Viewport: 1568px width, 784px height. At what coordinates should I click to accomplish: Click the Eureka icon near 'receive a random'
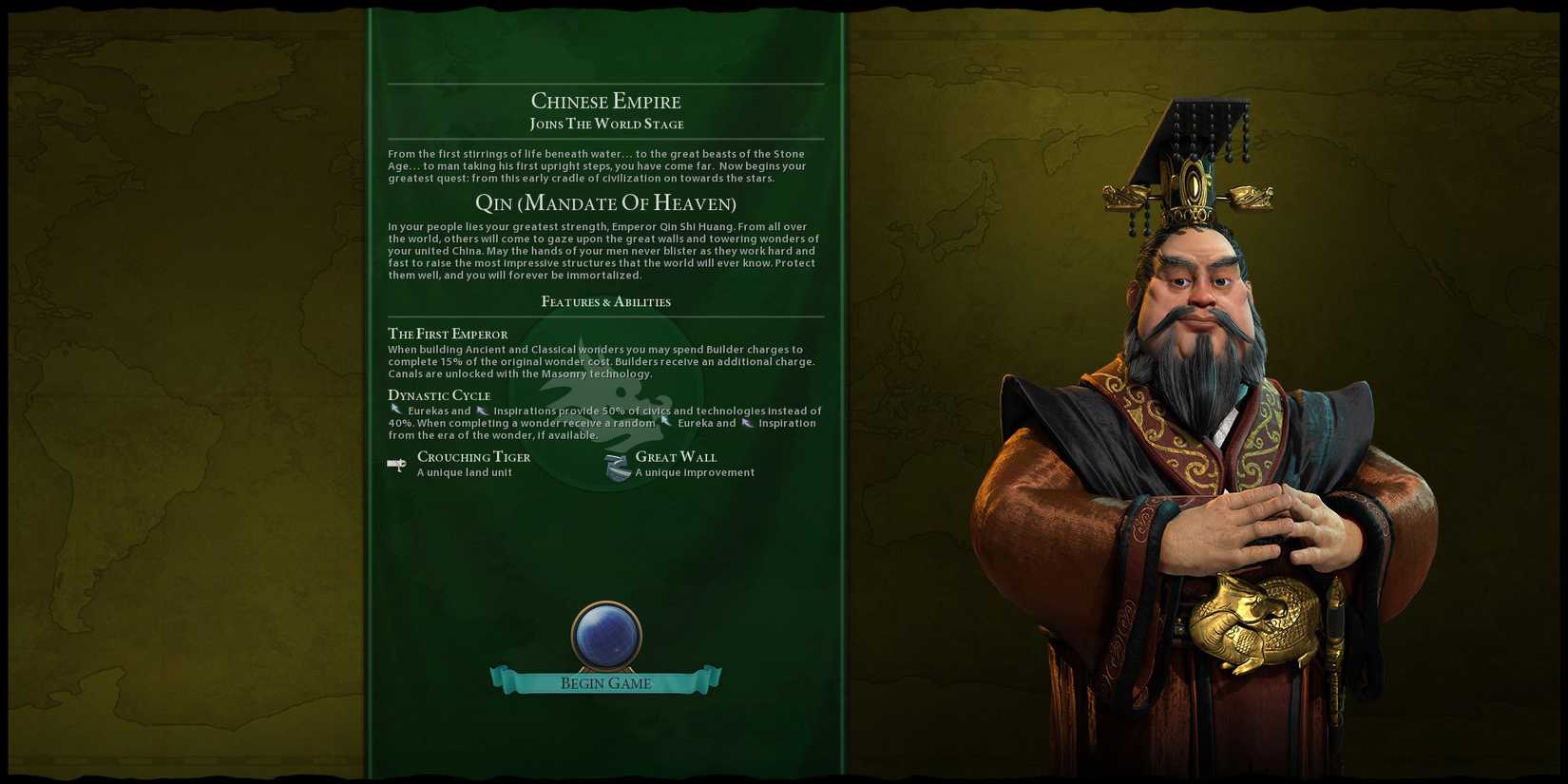click(664, 422)
